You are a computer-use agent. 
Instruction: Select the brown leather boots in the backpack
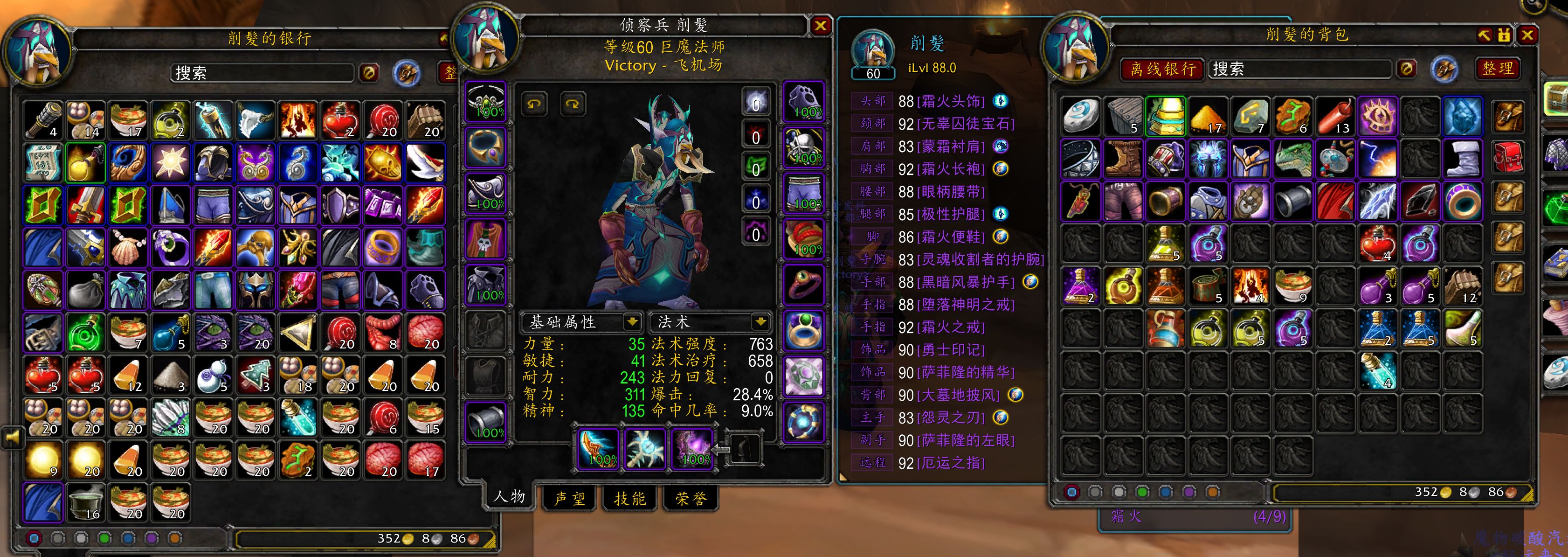[1122, 159]
